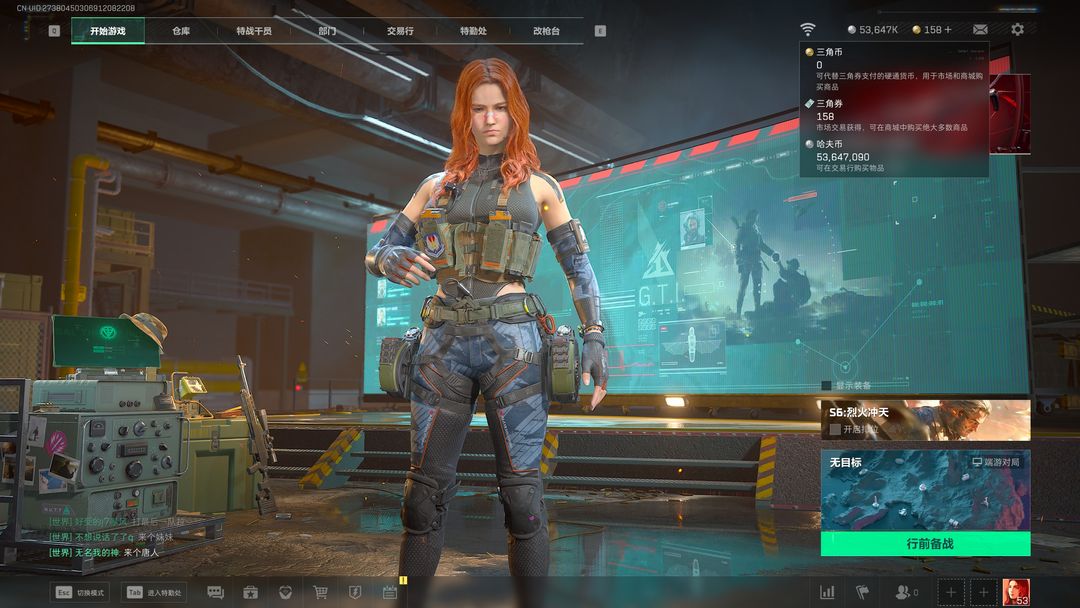Screen dimensions: 1080x608
Task: Click the 切换模式 switch mode button
Action: [x=80, y=592]
